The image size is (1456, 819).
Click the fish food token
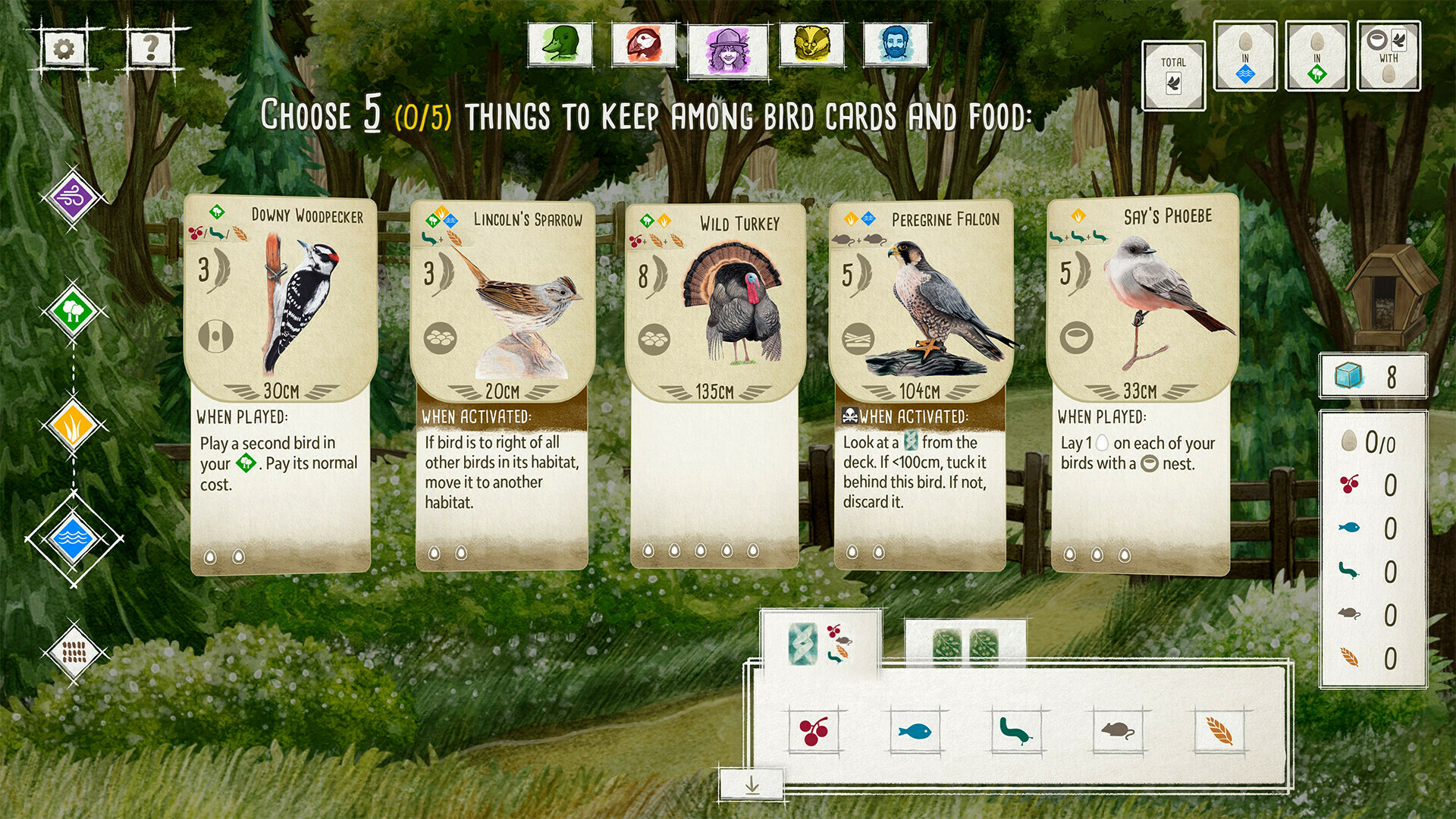(x=916, y=731)
